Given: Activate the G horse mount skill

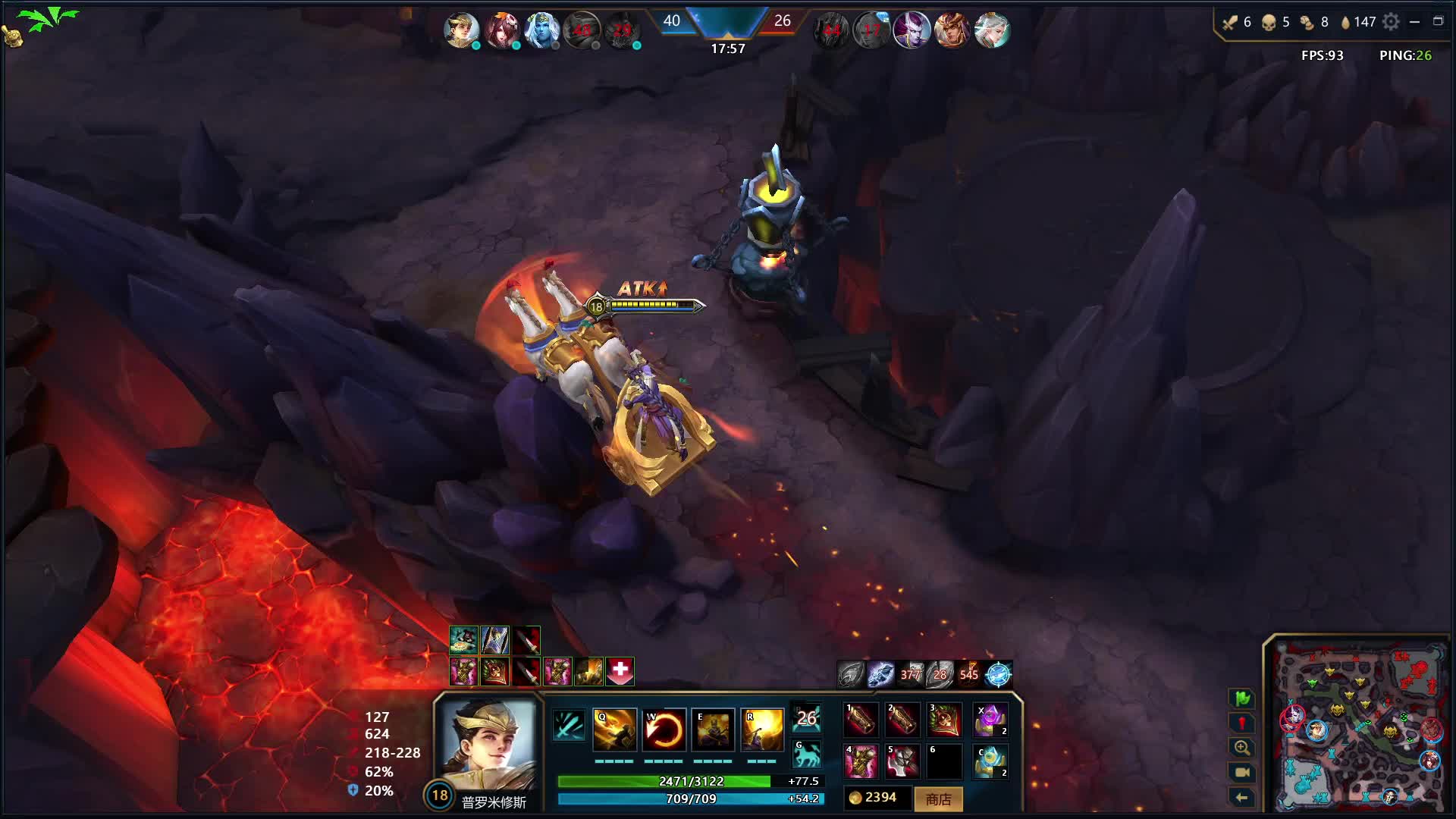Looking at the screenshot, I should point(806,755).
